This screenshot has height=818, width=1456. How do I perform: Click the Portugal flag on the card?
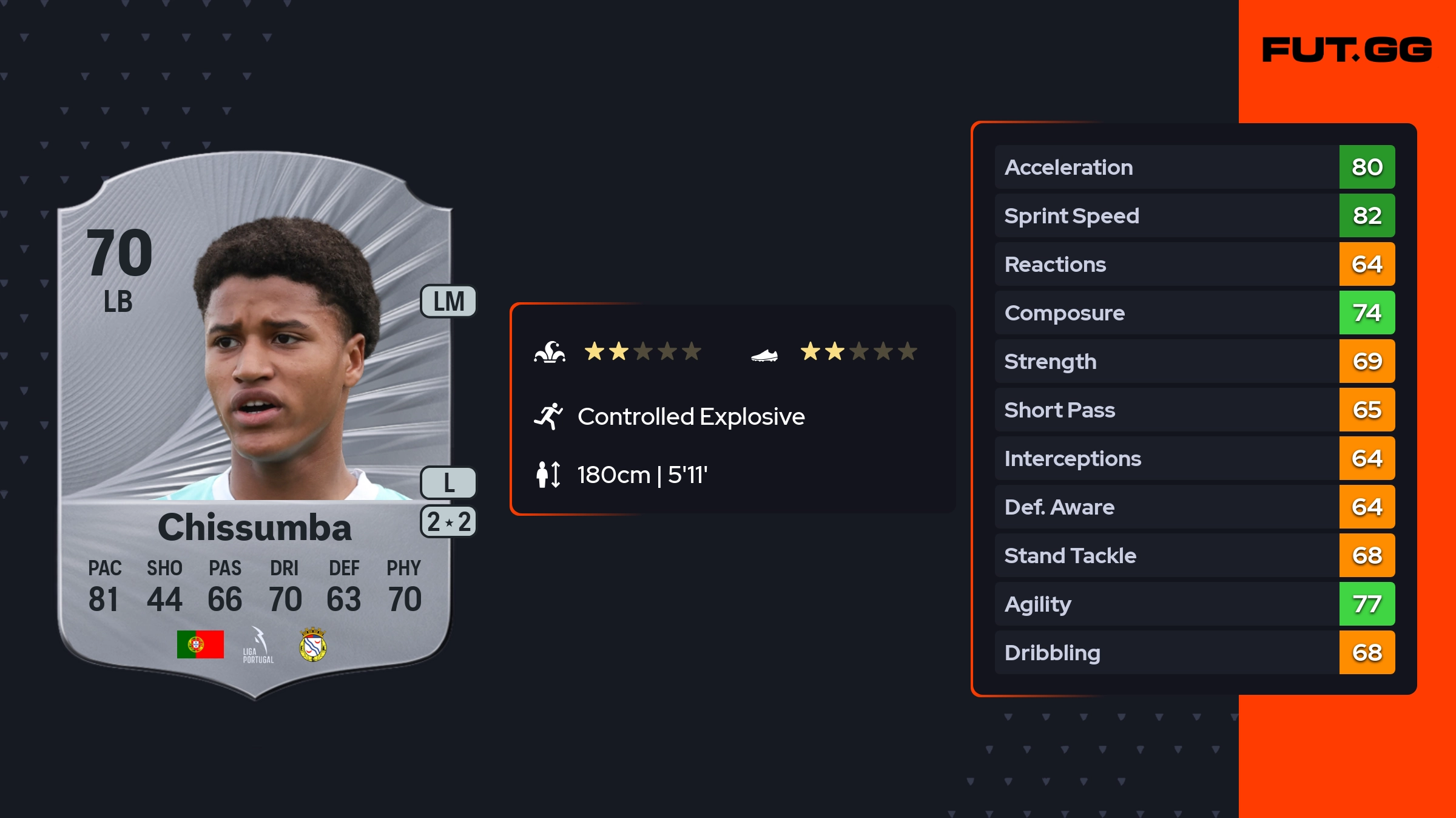click(x=200, y=644)
